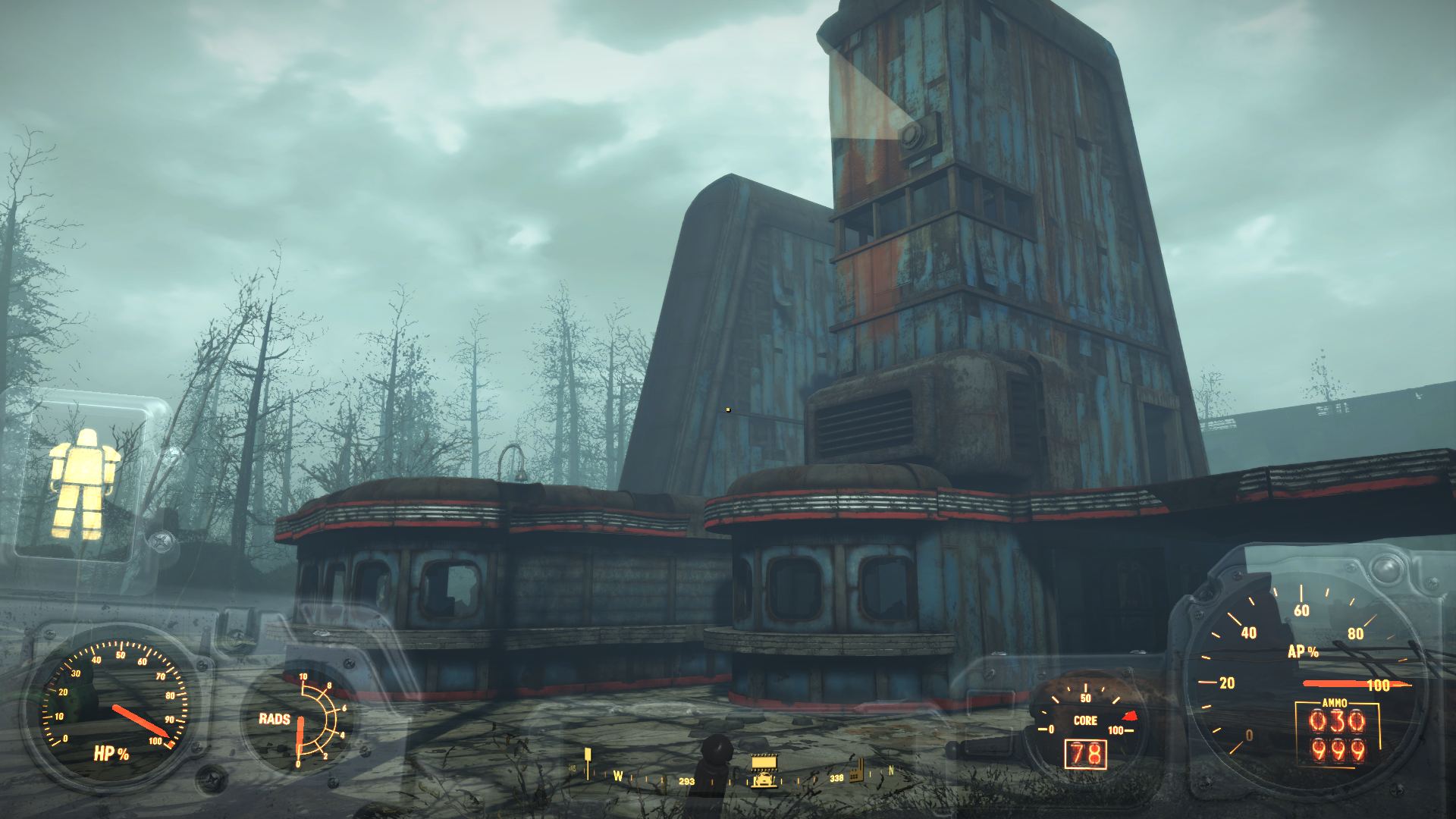Select the power armor condition figure

[83, 483]
